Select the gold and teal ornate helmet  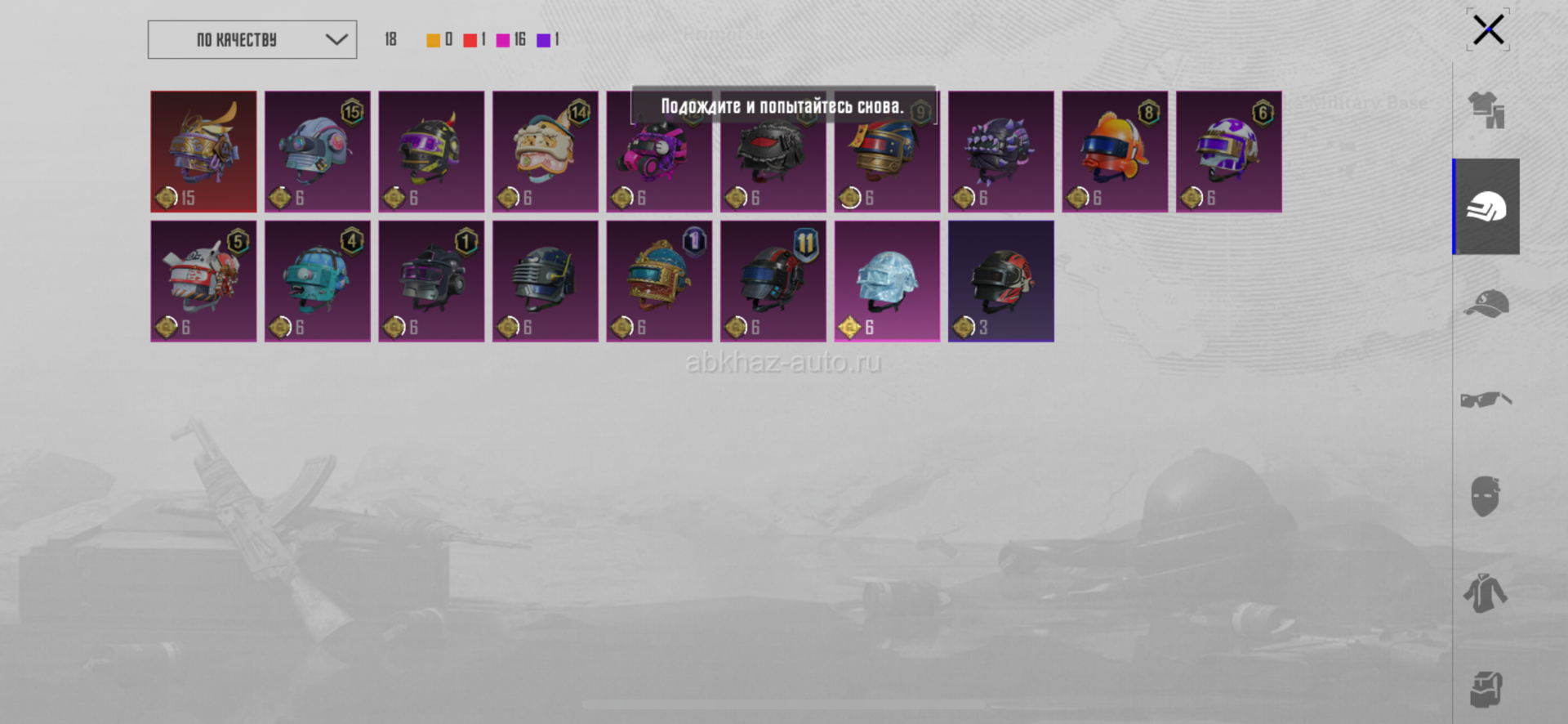[659, 280]
